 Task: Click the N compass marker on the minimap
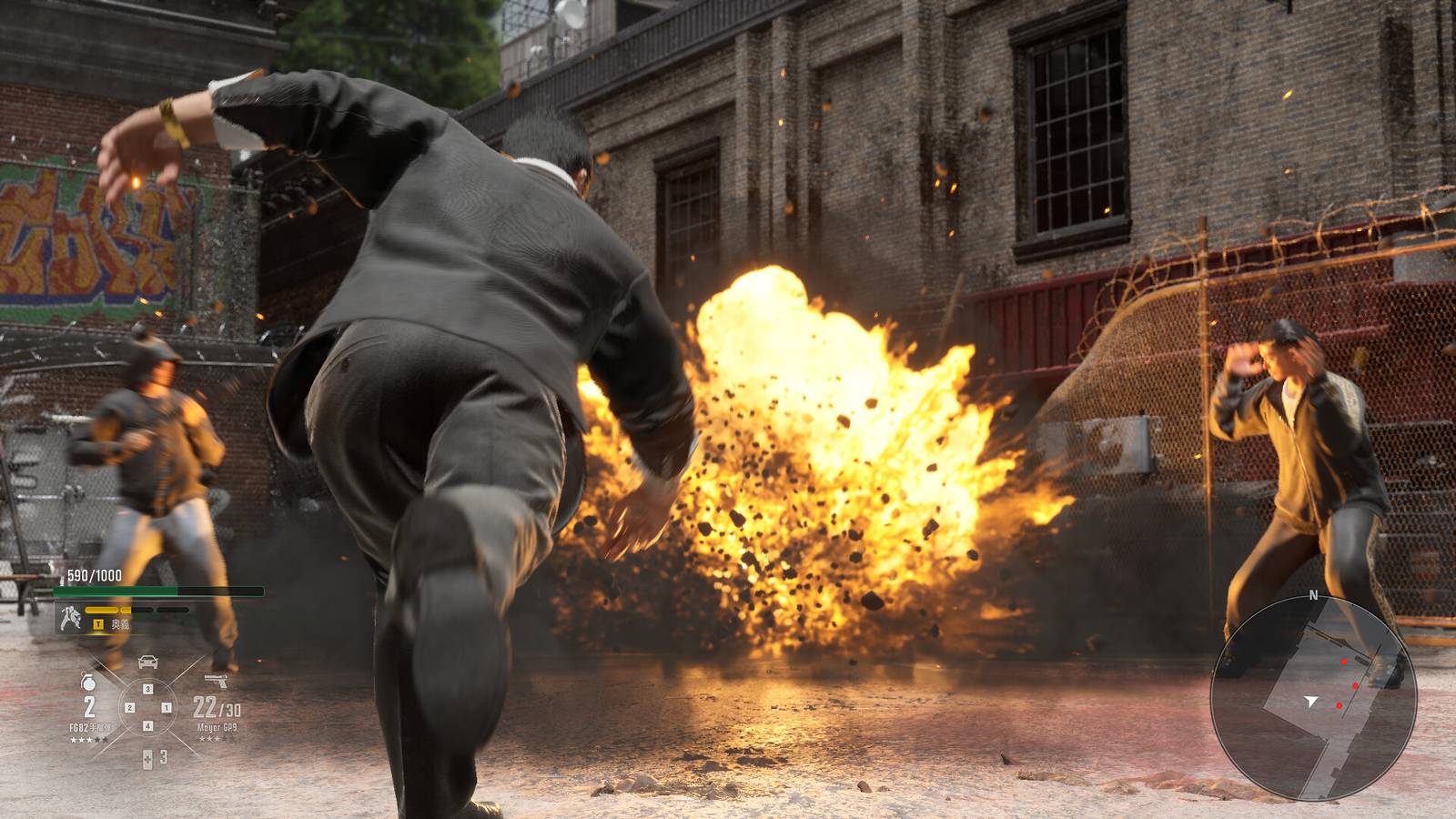[1313, 593]
